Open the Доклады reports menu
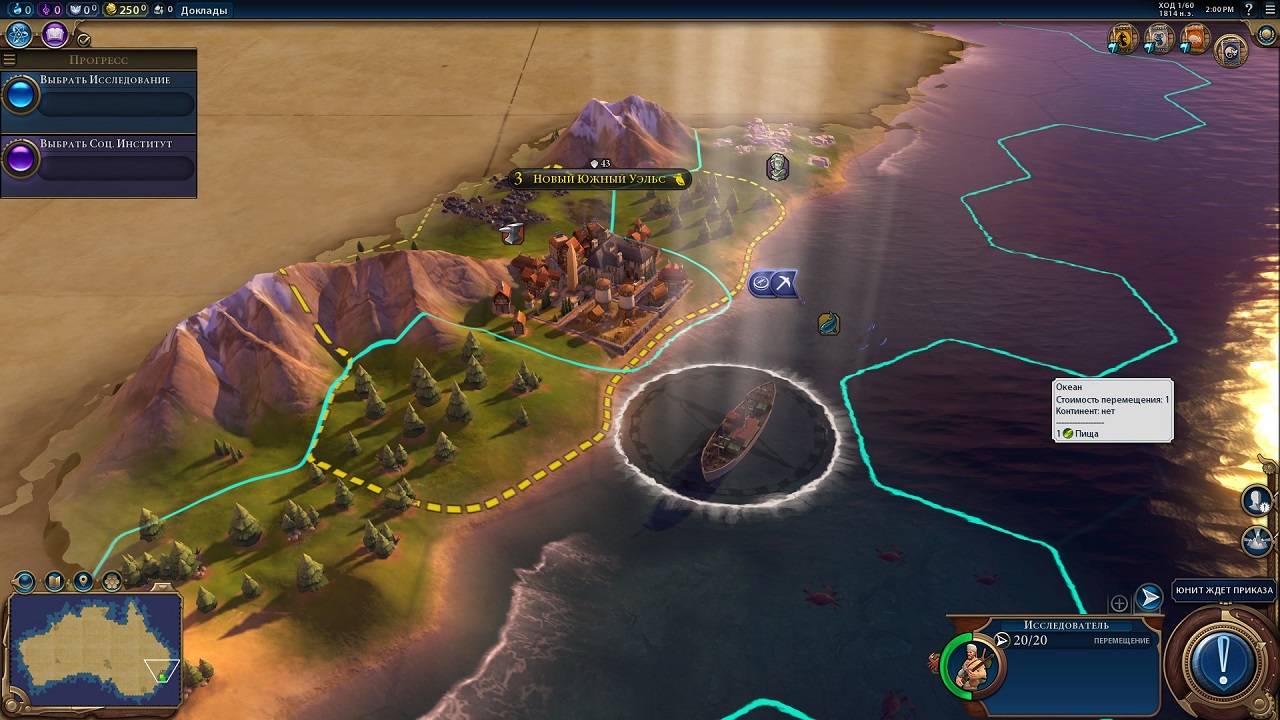Viewport: 1280px width, 720px height. pos(203,10)
